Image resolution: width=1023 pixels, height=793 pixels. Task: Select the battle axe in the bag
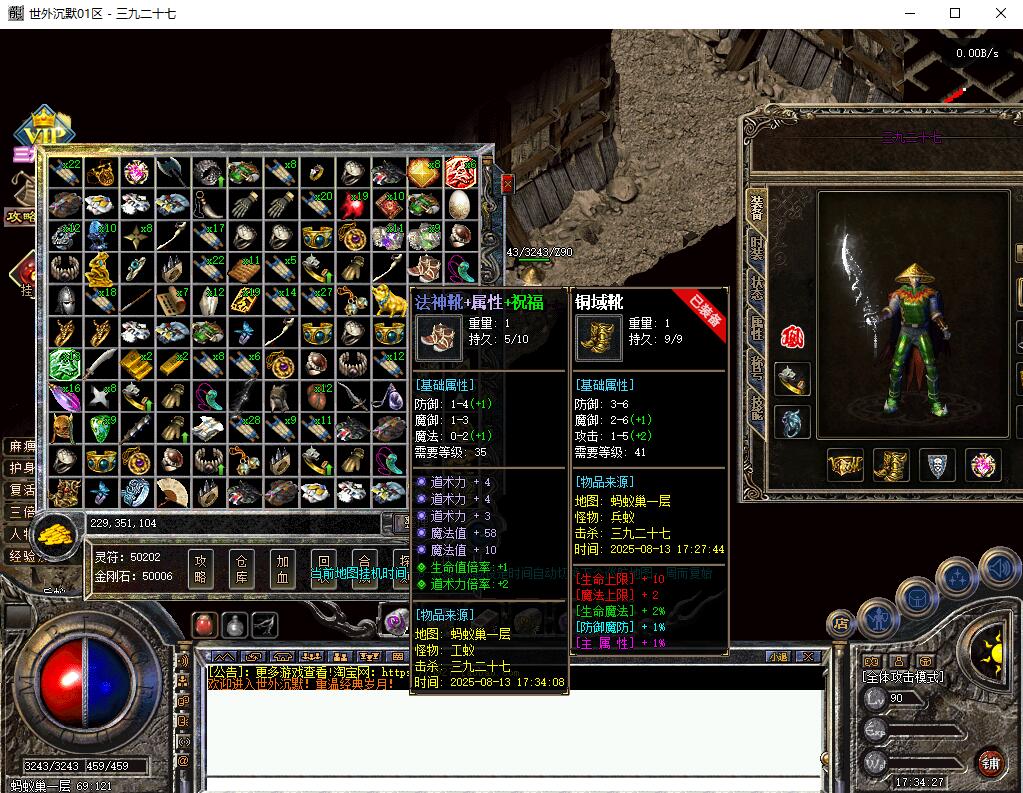coord(172,171)
